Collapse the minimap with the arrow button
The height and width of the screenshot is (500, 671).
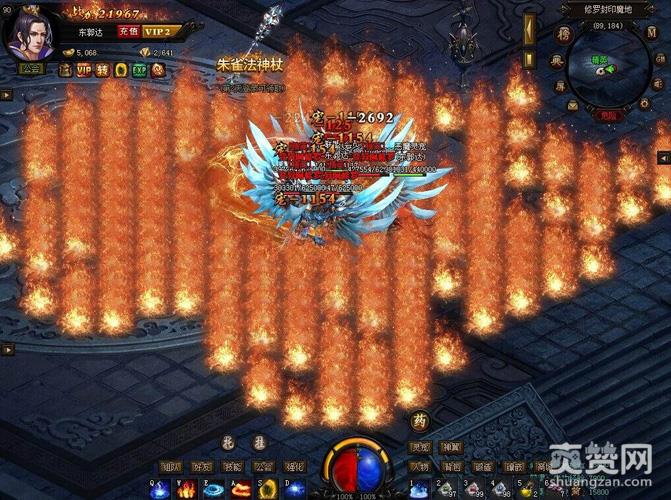pyautogui.click(x=663, y=158)
